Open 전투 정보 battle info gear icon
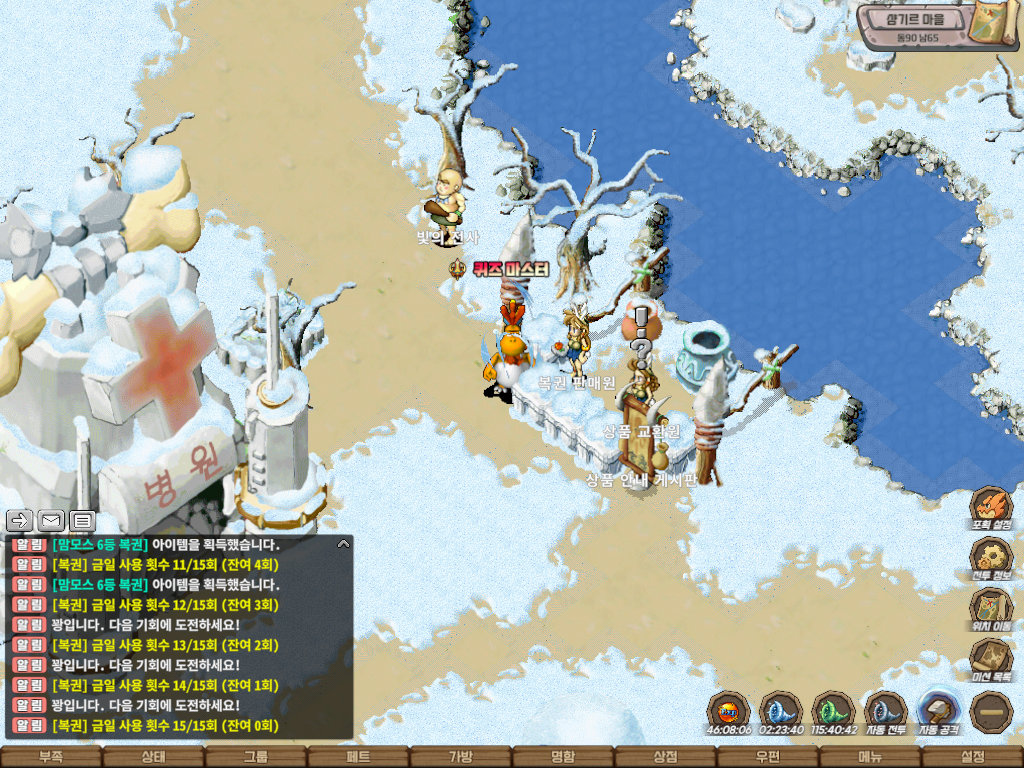 [x=991, y=558]
